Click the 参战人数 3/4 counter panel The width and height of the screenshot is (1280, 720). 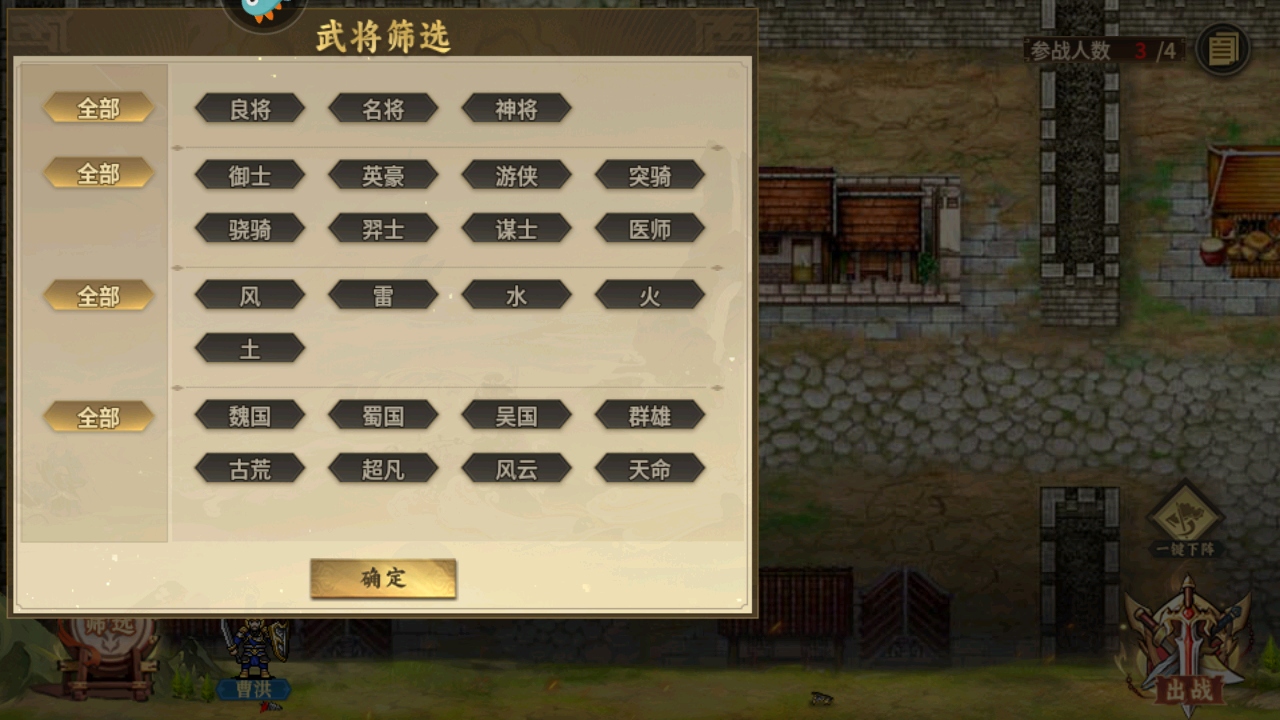tap(1104, 48)
